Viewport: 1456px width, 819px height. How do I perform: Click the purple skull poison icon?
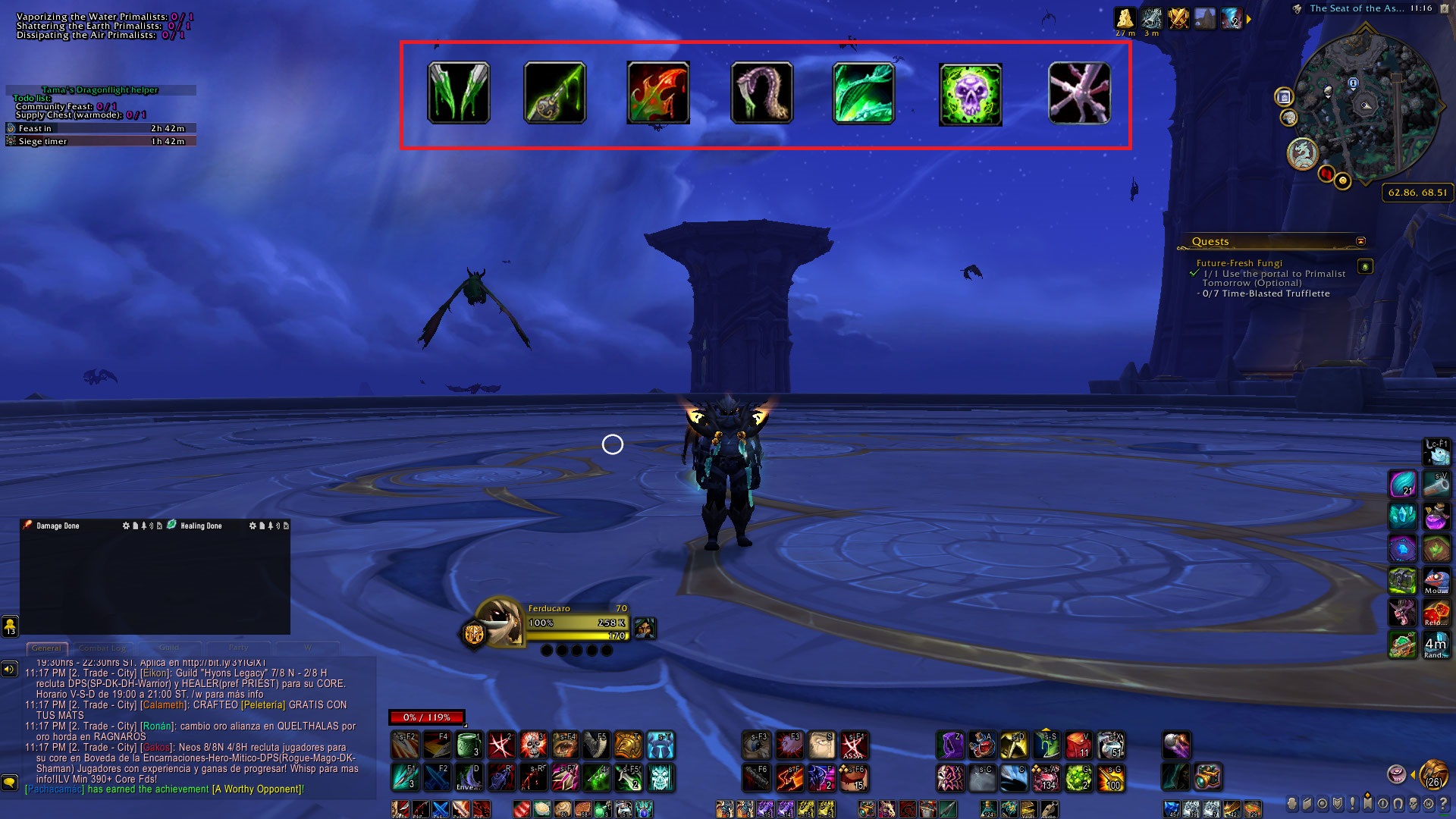970,94
